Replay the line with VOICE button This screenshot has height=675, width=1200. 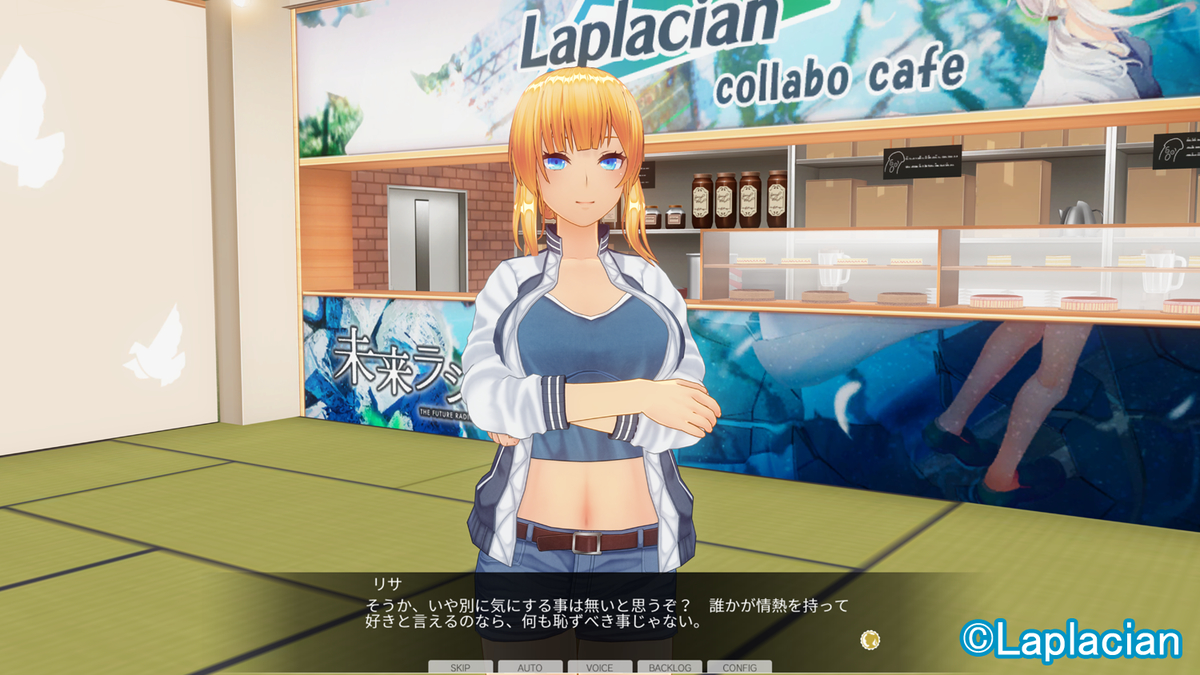600,667
